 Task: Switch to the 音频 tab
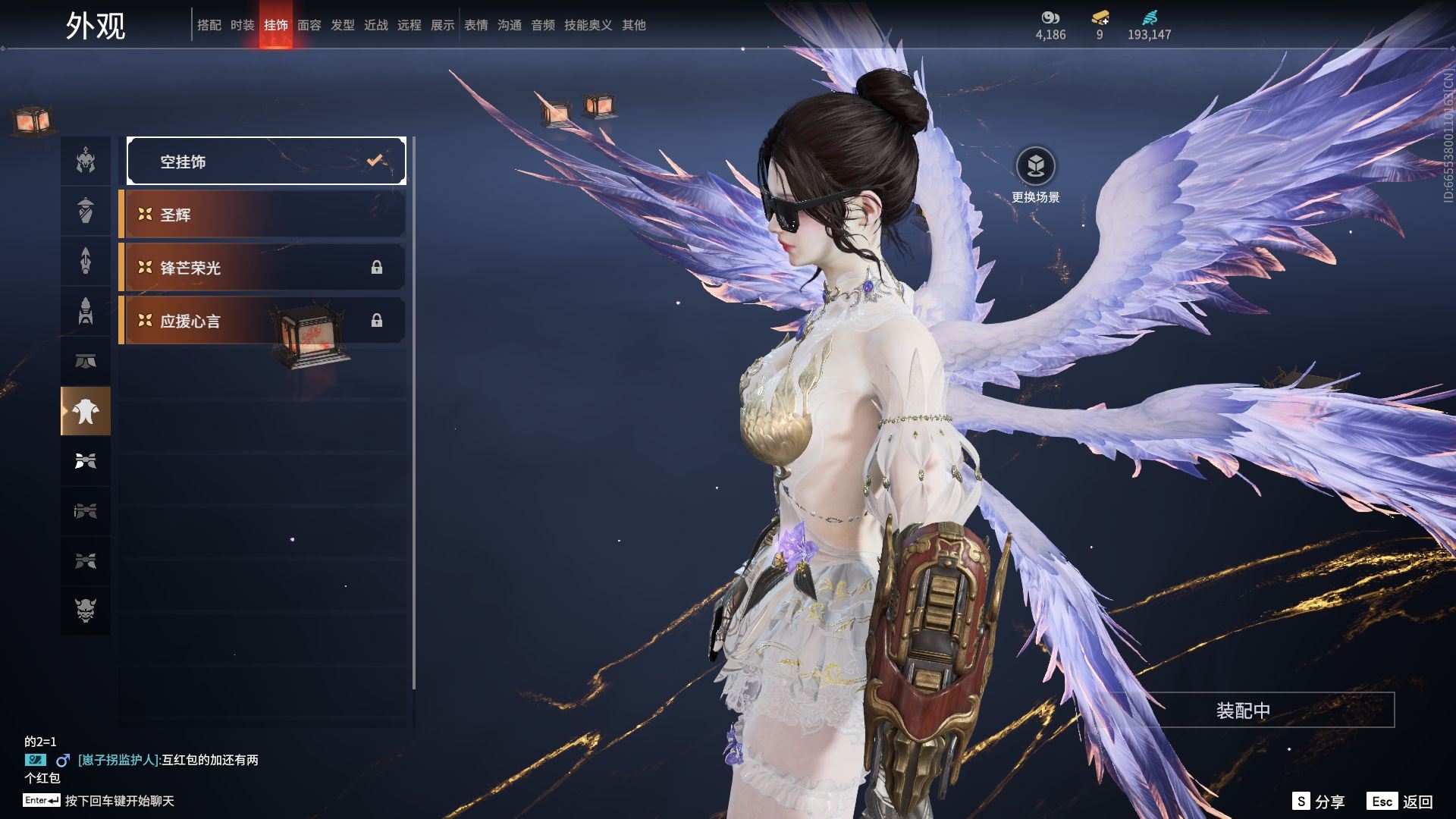[542, 25]
